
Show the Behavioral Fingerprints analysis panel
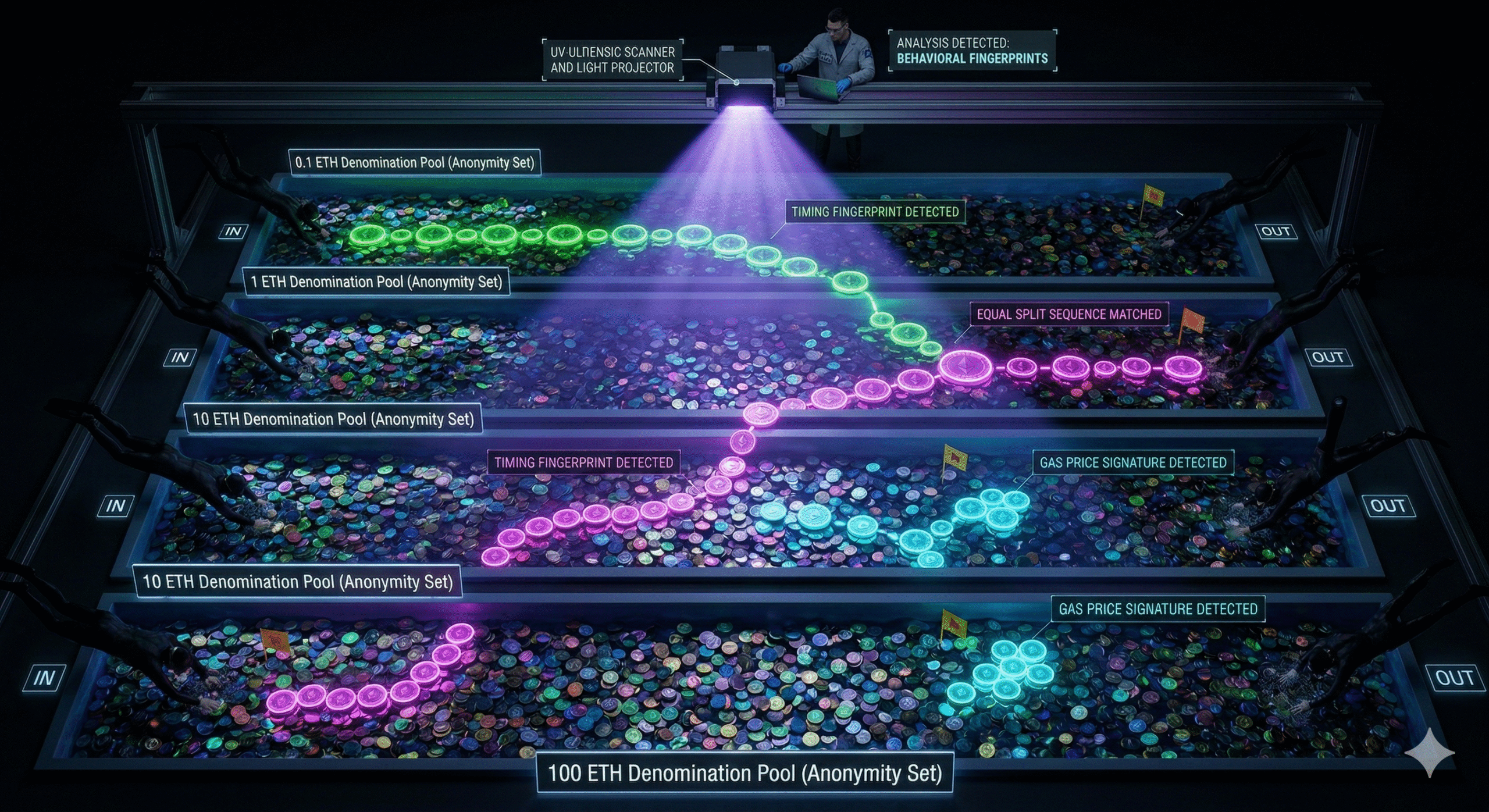(972, 51)
